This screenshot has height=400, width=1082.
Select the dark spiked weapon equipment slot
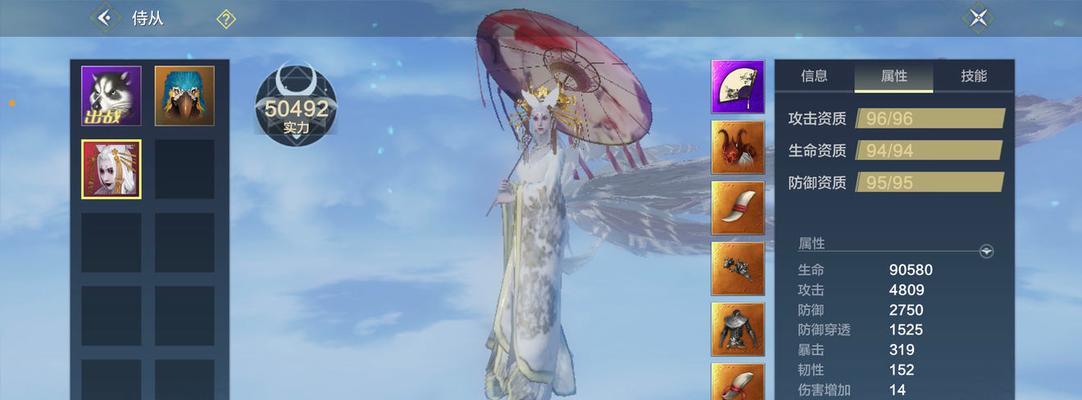pyautogui.click(x=738, y=268)
